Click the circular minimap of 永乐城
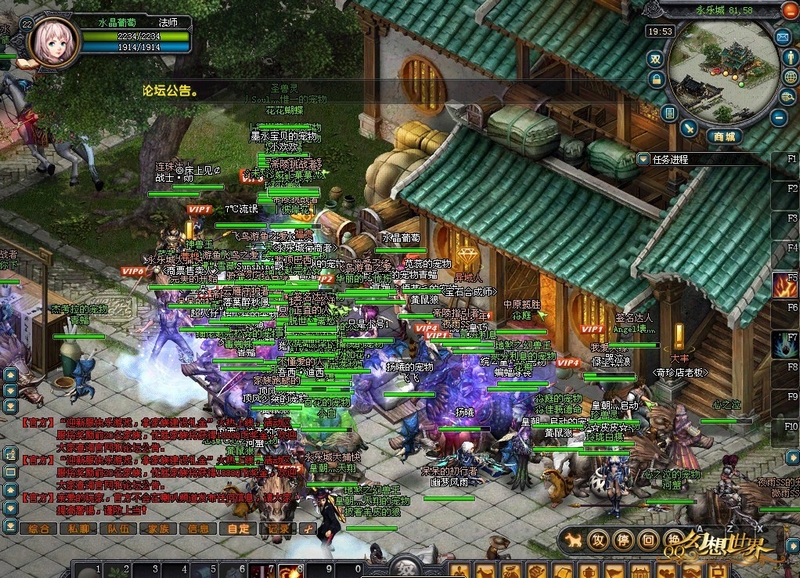800x578 pixels. pos(724,76)
